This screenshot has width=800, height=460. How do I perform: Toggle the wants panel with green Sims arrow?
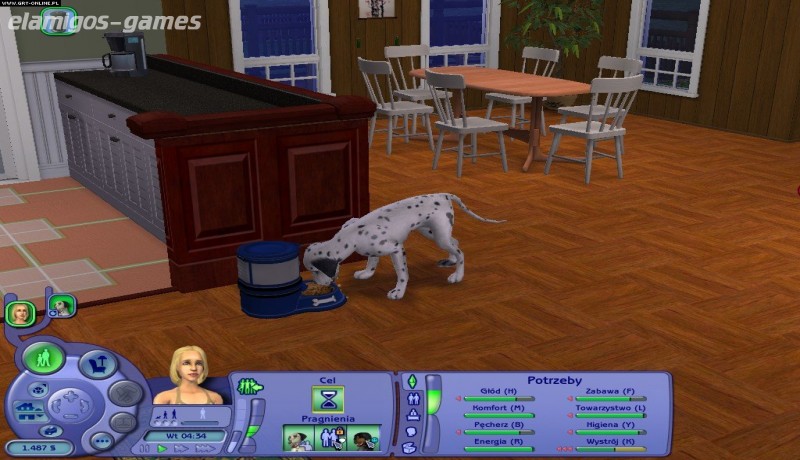249,386
